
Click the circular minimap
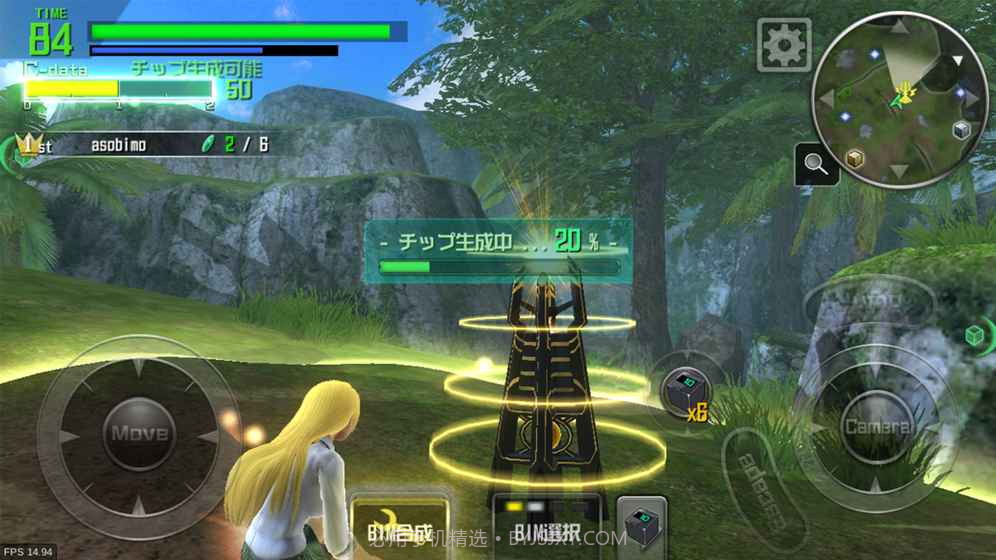click(900, 98)
